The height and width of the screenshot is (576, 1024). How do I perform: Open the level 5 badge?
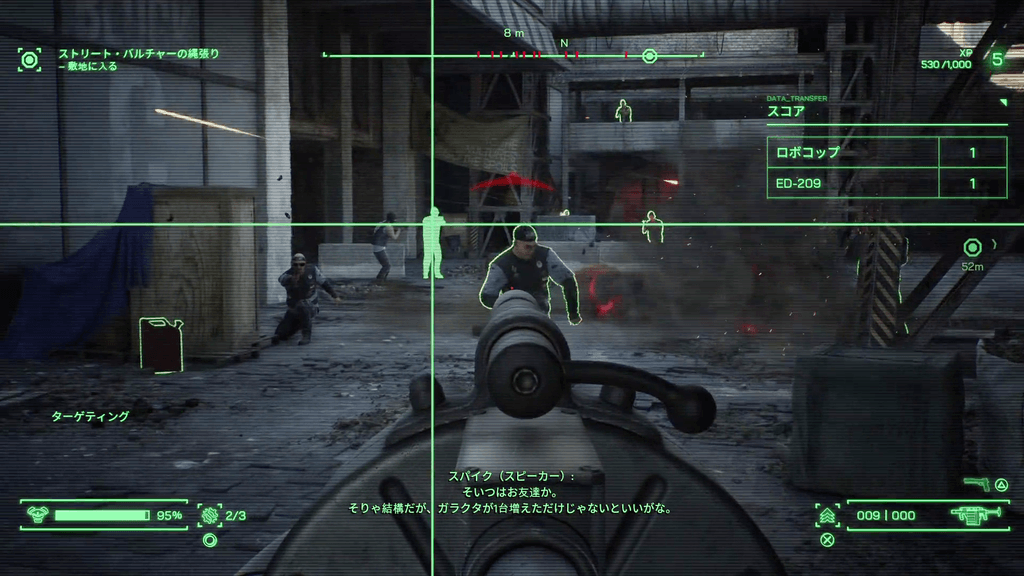tap(996, 59)
